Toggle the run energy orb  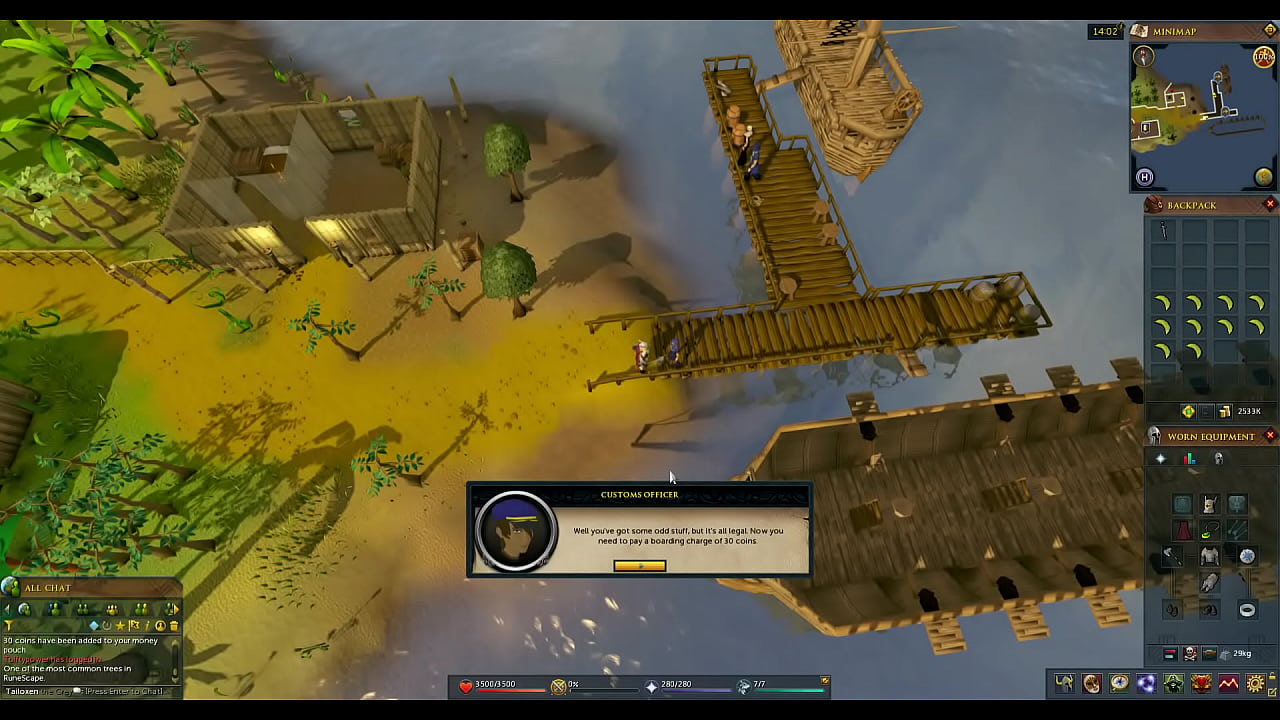(x=1264, y=57)
